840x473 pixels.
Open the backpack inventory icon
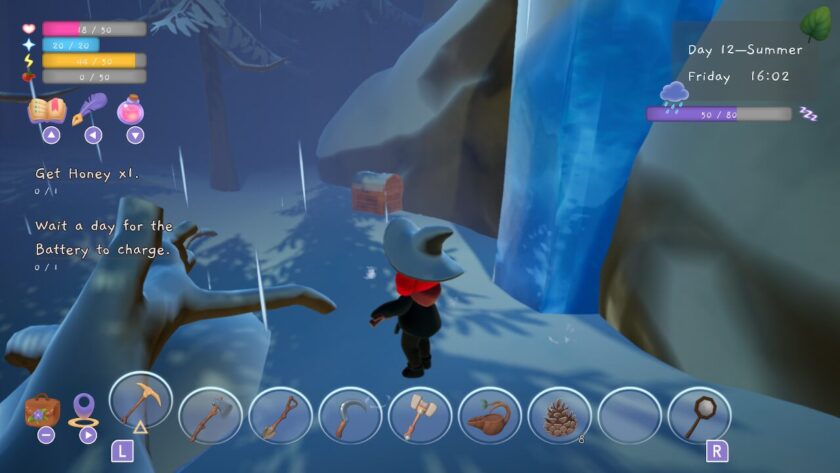pos(43,410)
